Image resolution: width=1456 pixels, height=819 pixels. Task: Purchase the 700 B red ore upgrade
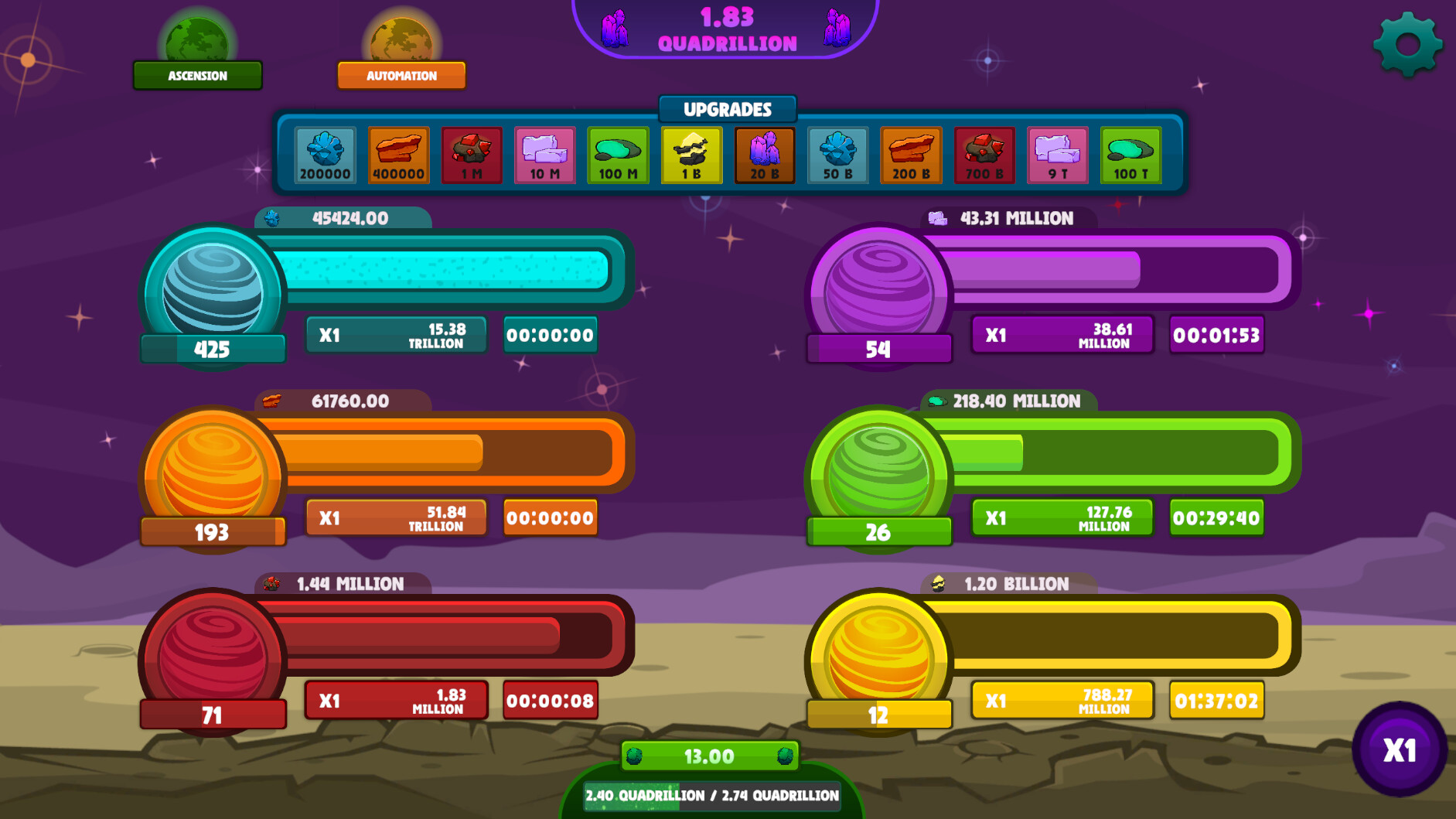coord(984,153)
